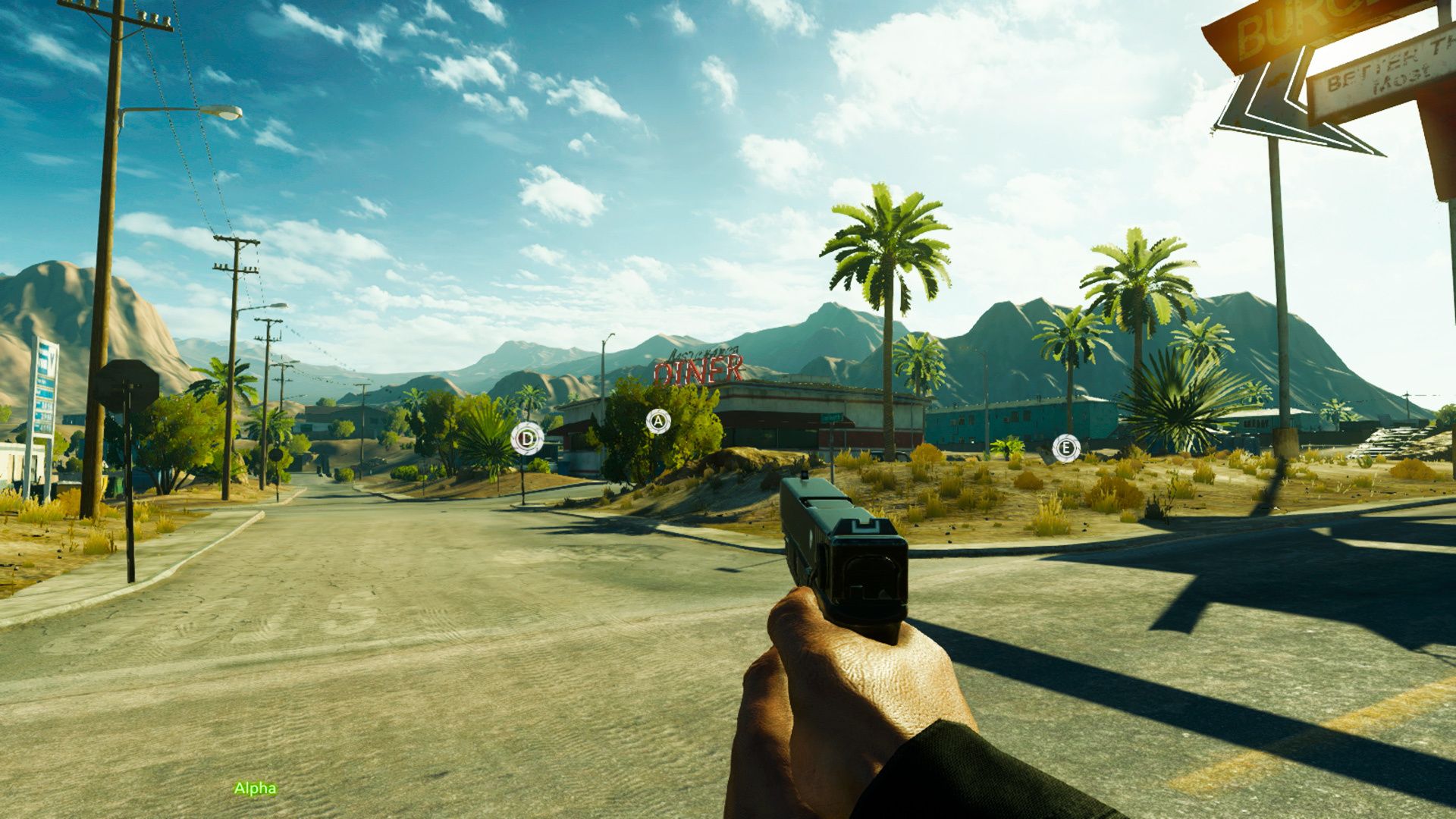Click the Alpha squad label
The height and width of the screenshot is (819, 1456).
coord(256,789)
